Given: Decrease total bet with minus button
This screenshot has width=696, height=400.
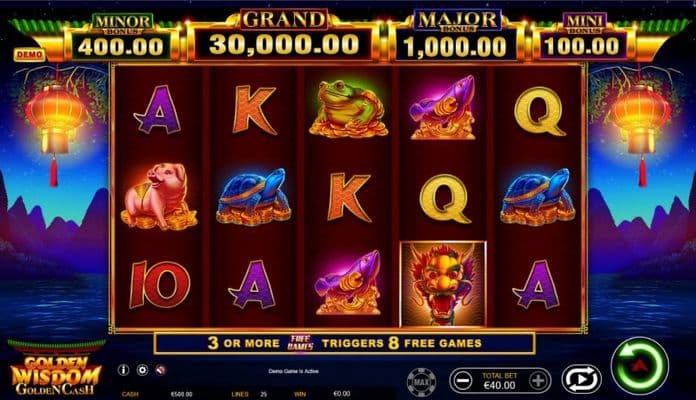Looking at the screenshot, I should [x=463, y=380].
